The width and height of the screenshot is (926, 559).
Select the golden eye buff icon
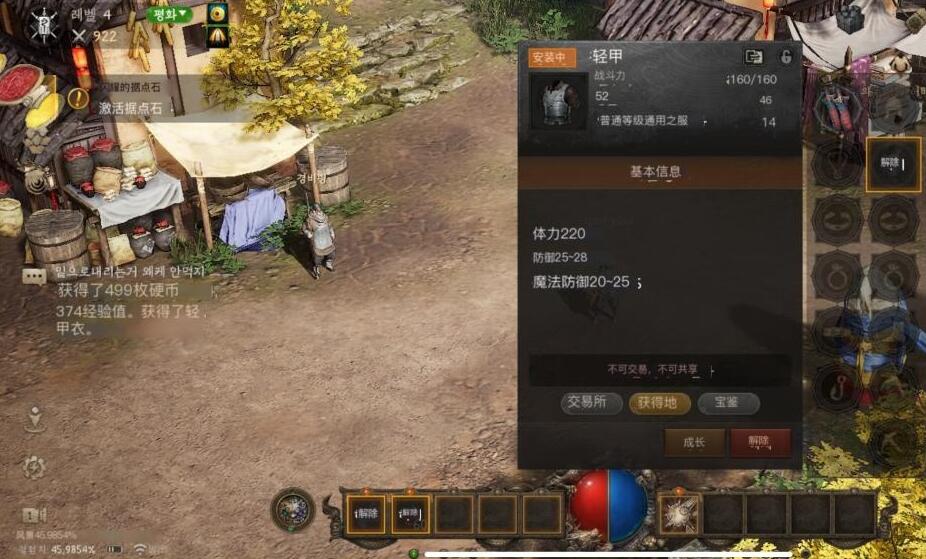point(216,14)
